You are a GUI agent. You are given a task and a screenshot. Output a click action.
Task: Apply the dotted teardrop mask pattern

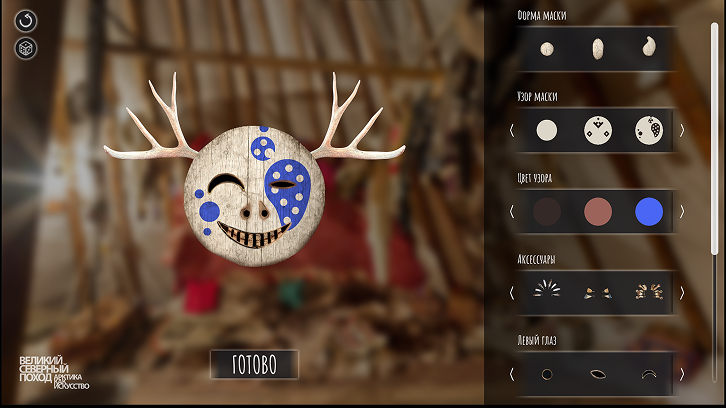(x=648, y=130)
